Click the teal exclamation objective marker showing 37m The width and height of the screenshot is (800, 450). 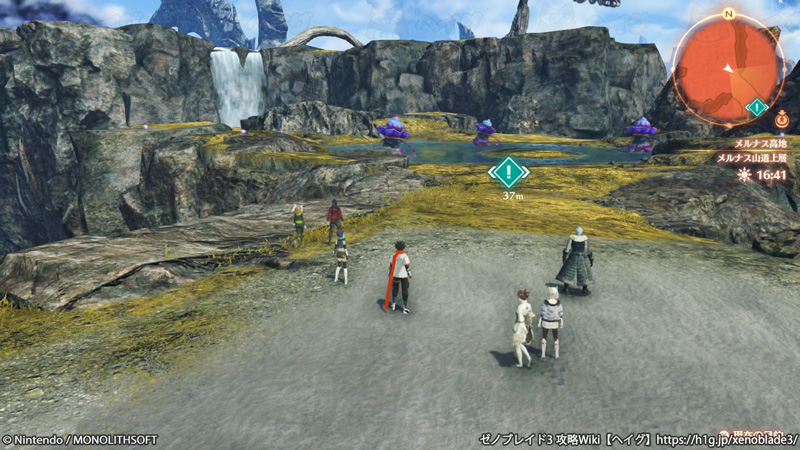point(509,172)
